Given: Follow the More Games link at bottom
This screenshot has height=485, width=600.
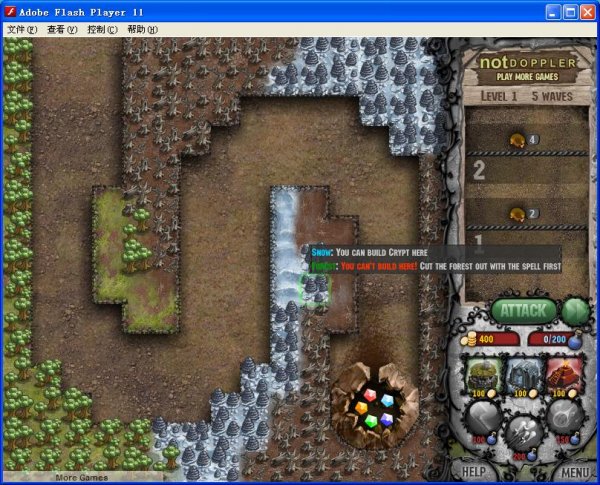Looking at the screenshot, I should pos(80,478).
